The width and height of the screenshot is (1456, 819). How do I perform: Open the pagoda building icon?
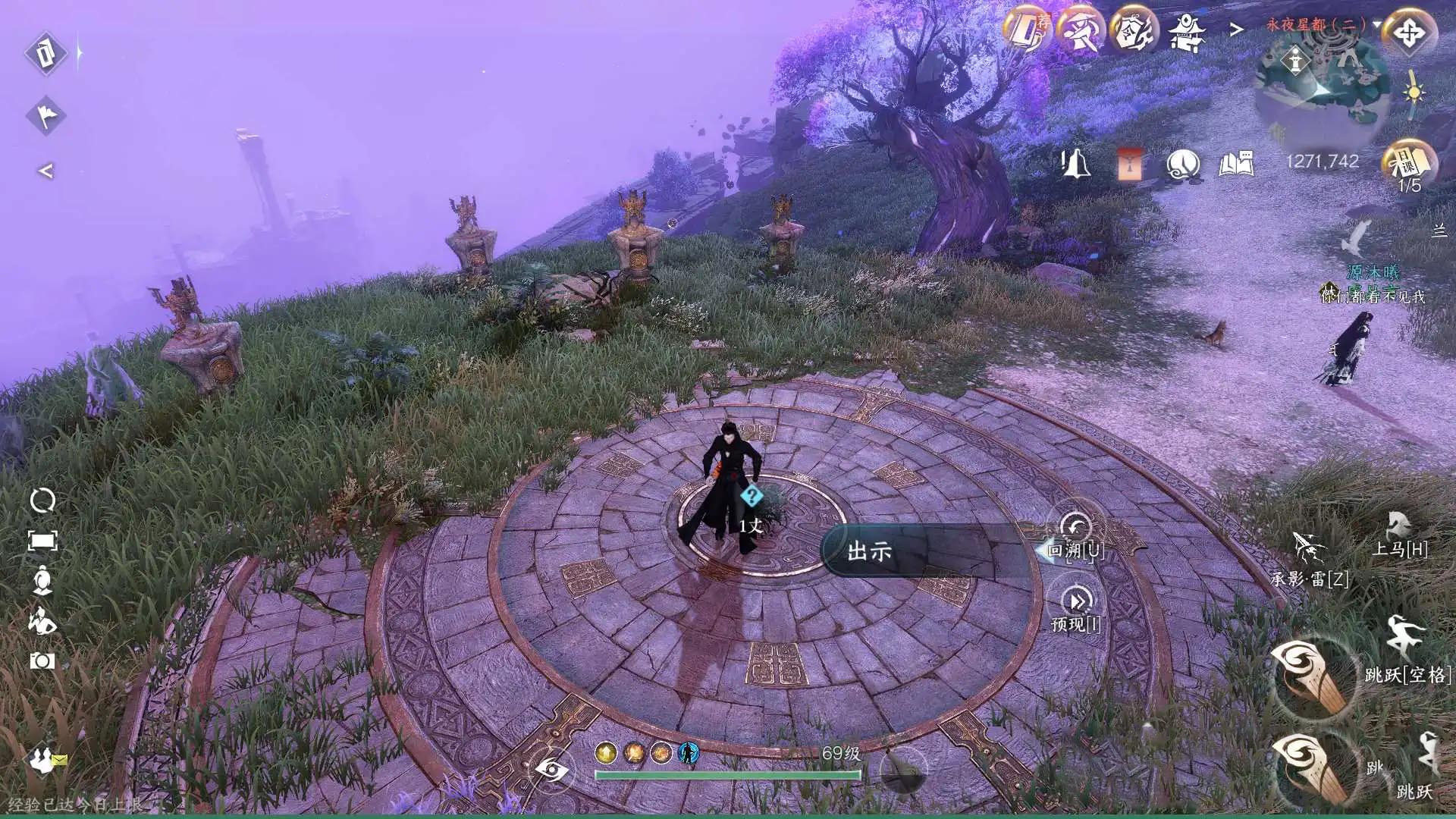tap(1186, 32)
